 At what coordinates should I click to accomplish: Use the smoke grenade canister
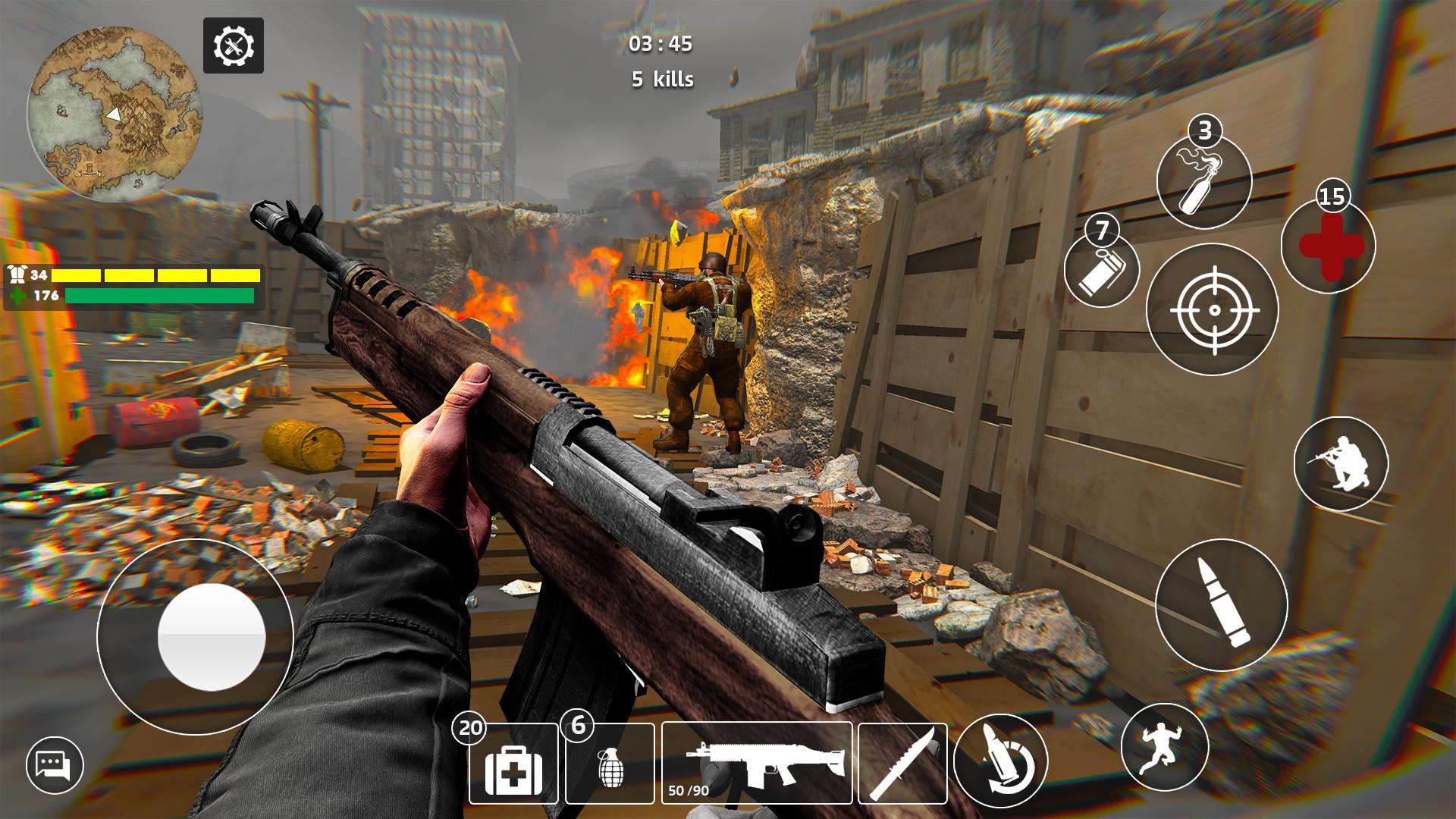tap(1102, 271)
